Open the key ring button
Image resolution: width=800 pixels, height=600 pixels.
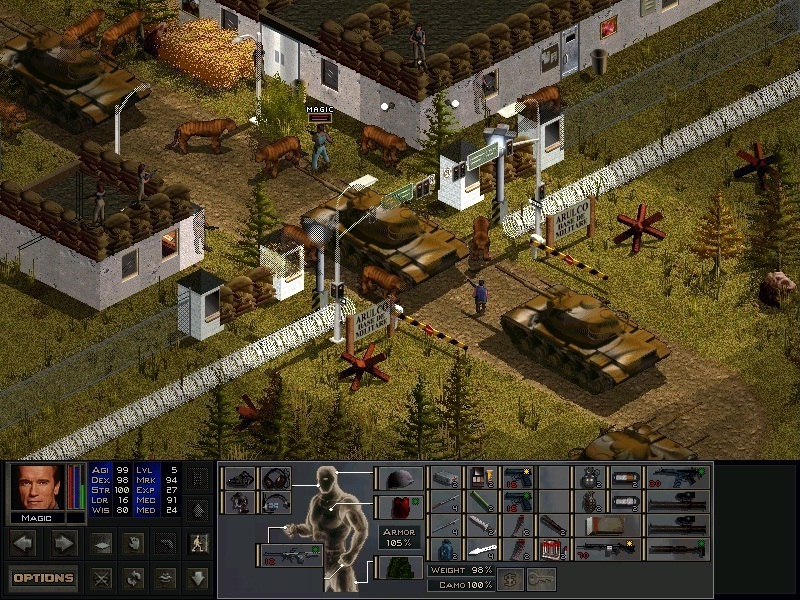[541, 578]
